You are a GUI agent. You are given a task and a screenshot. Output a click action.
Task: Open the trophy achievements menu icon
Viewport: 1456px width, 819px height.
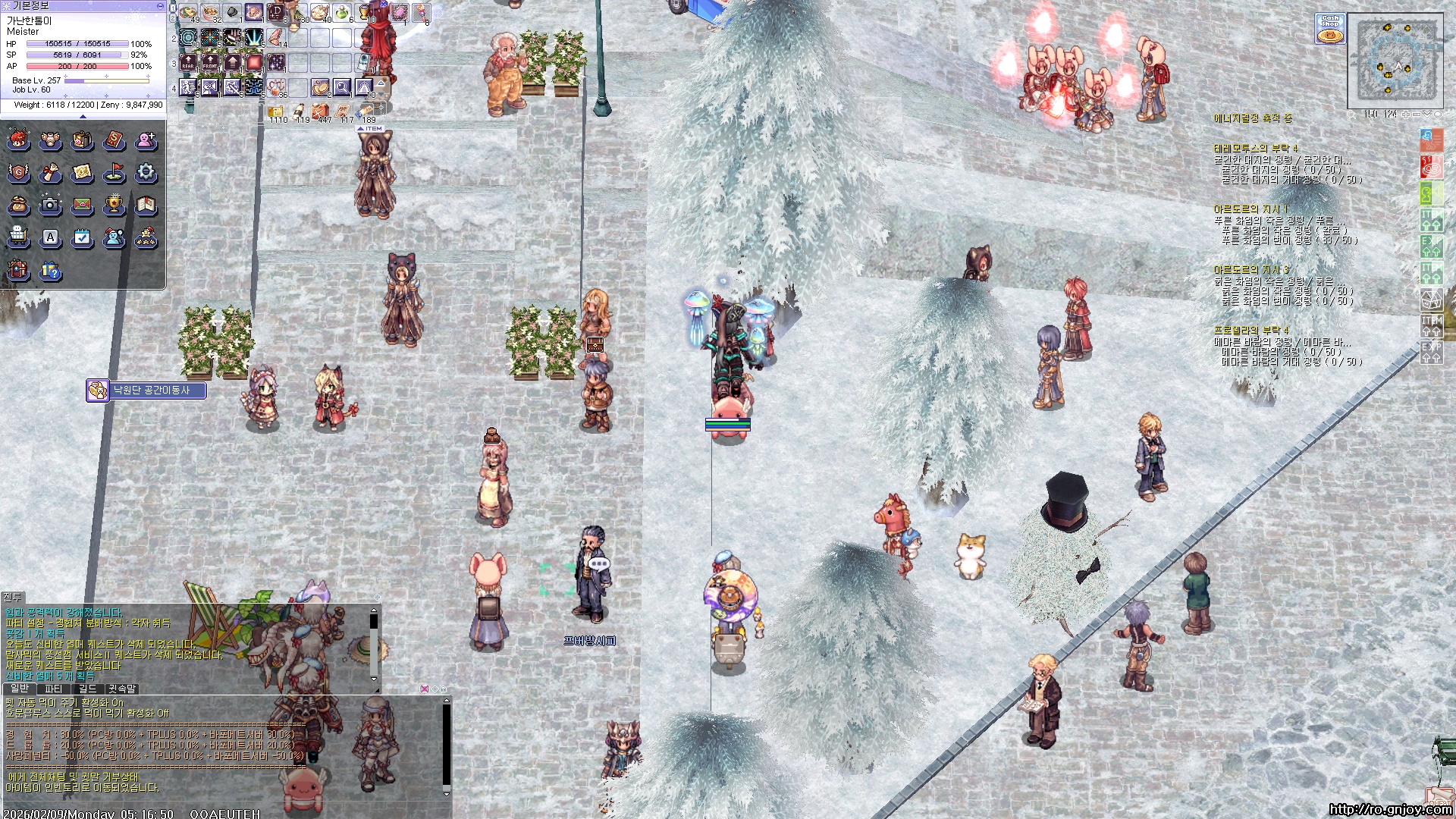(x=114, y=205)
